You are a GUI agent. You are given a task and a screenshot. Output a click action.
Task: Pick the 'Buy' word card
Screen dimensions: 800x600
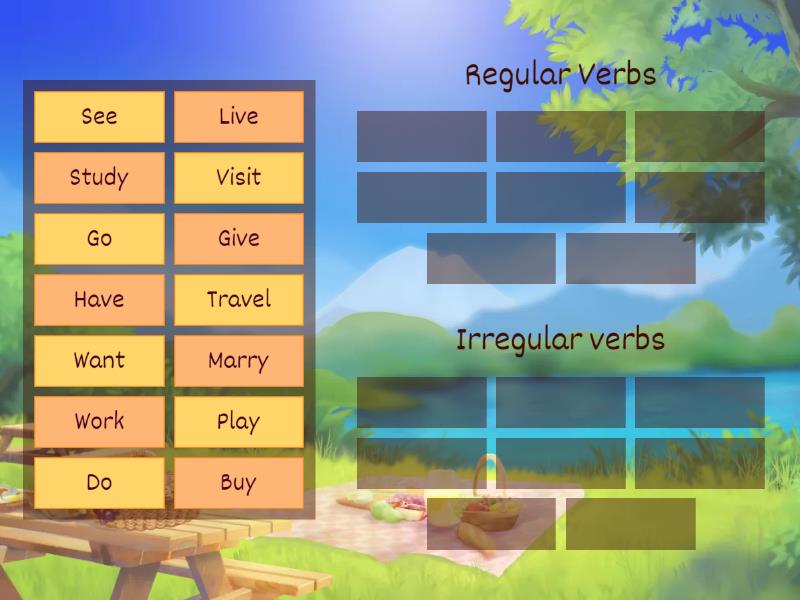click(239, 483)
